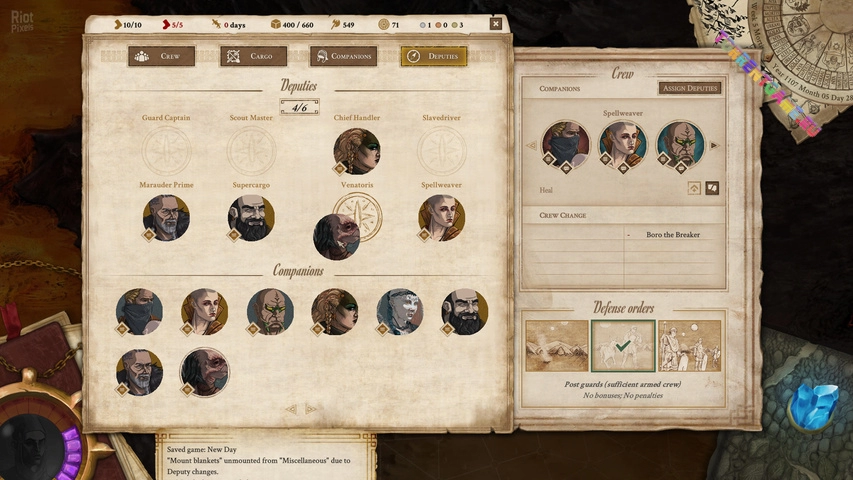Choose the empty Scout Master slot
The height and width of the screenshot is (480, 853).
click(x=251, y=150)
